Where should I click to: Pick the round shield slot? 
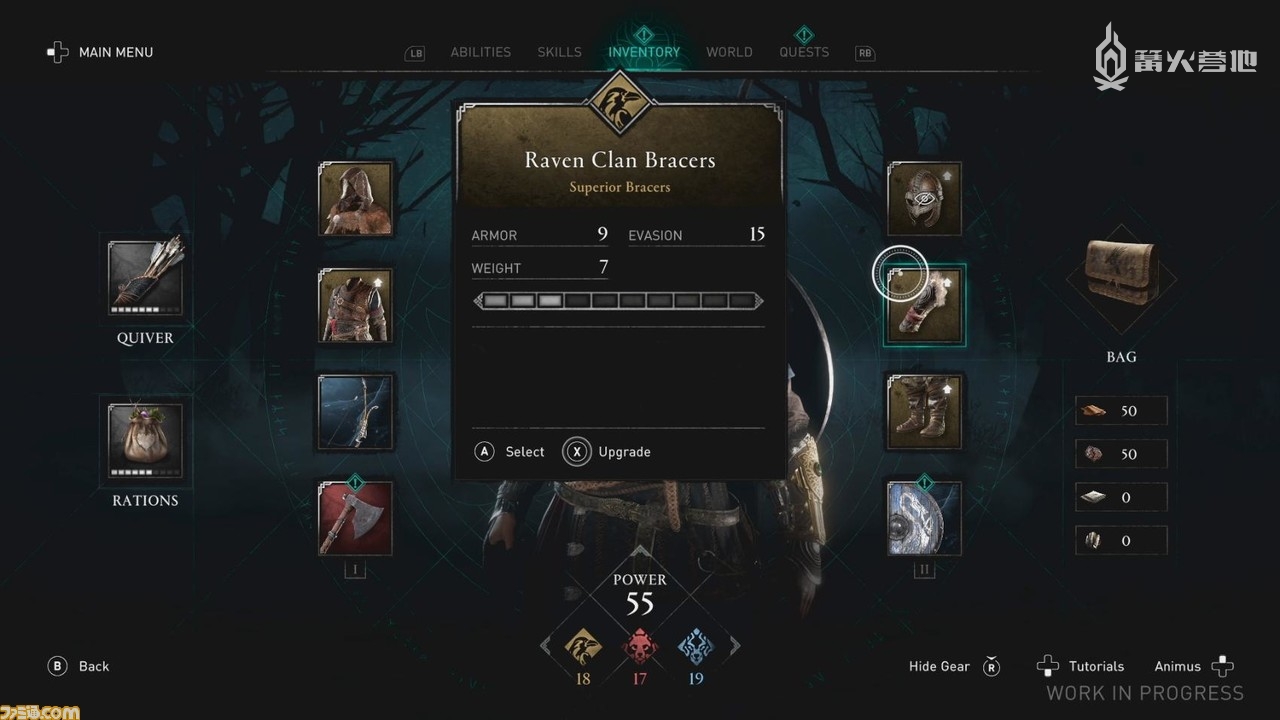[x=924, y=518]
